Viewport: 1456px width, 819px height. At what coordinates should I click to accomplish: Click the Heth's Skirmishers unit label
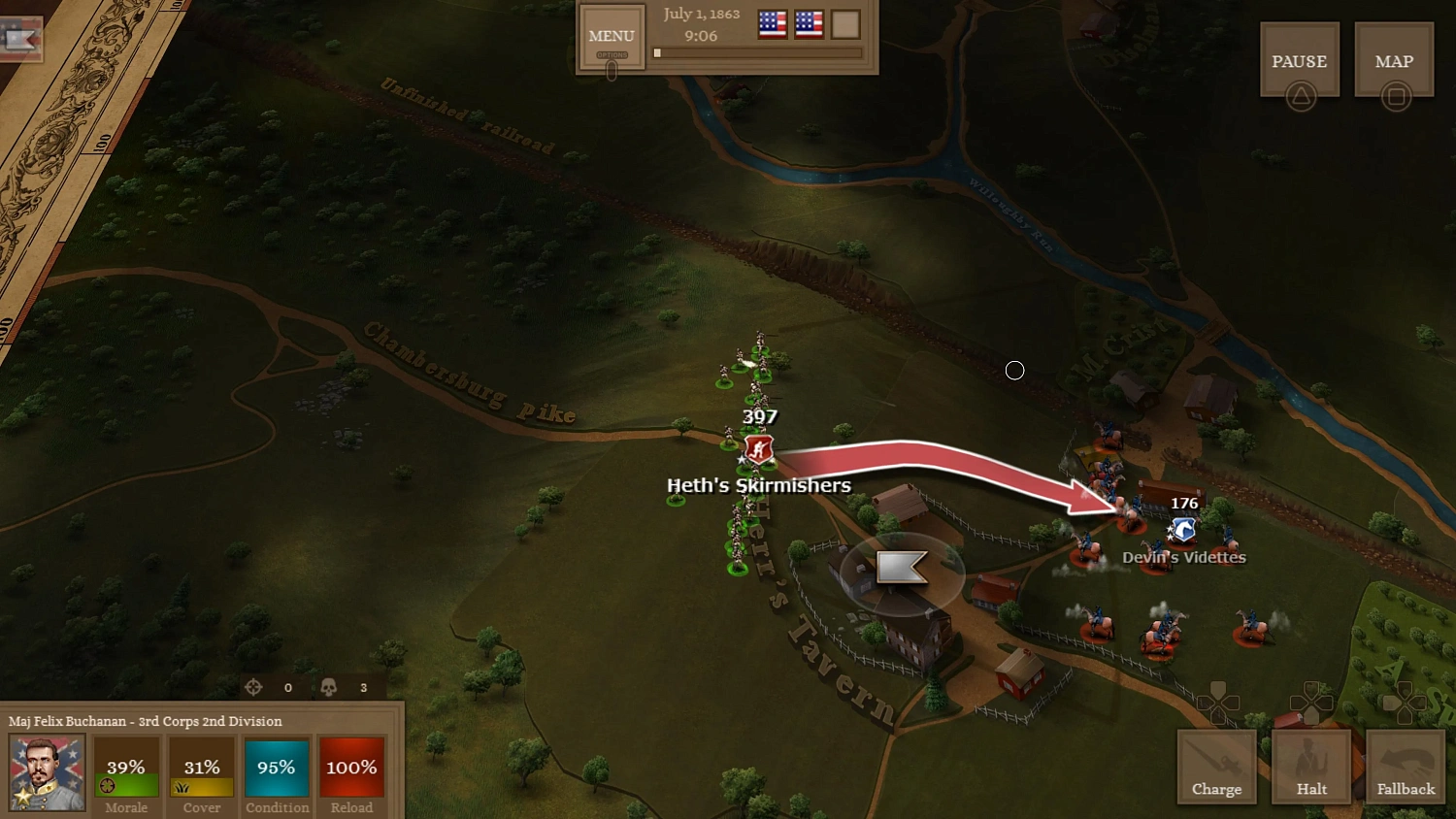coord(758,485)
